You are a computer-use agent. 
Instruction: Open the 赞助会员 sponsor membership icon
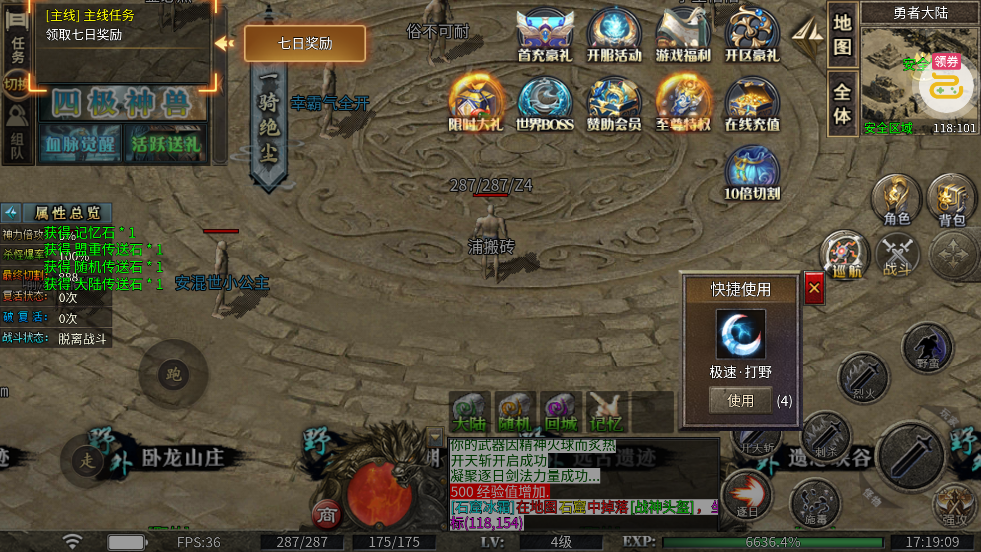pyautogui.click(x=614, y=102)
